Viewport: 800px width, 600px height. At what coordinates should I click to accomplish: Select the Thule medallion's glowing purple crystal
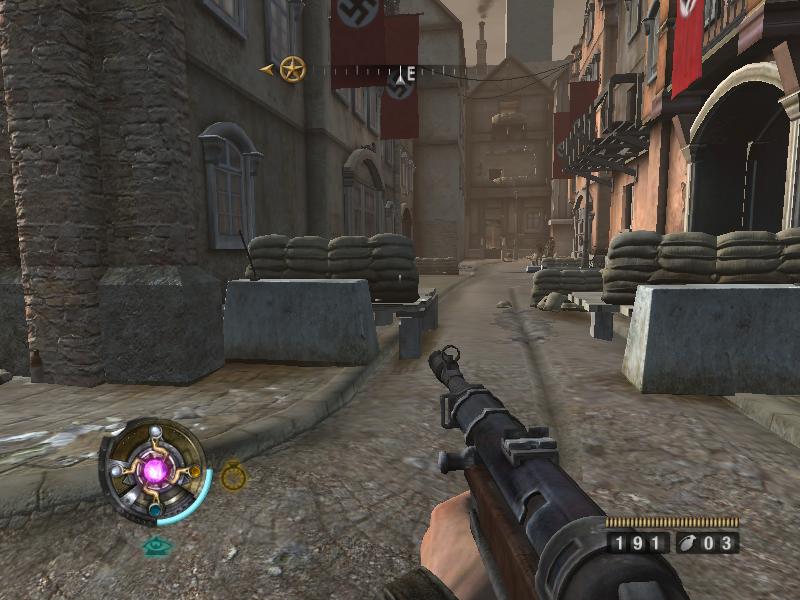pyautogui.click(x=155, y=469)
